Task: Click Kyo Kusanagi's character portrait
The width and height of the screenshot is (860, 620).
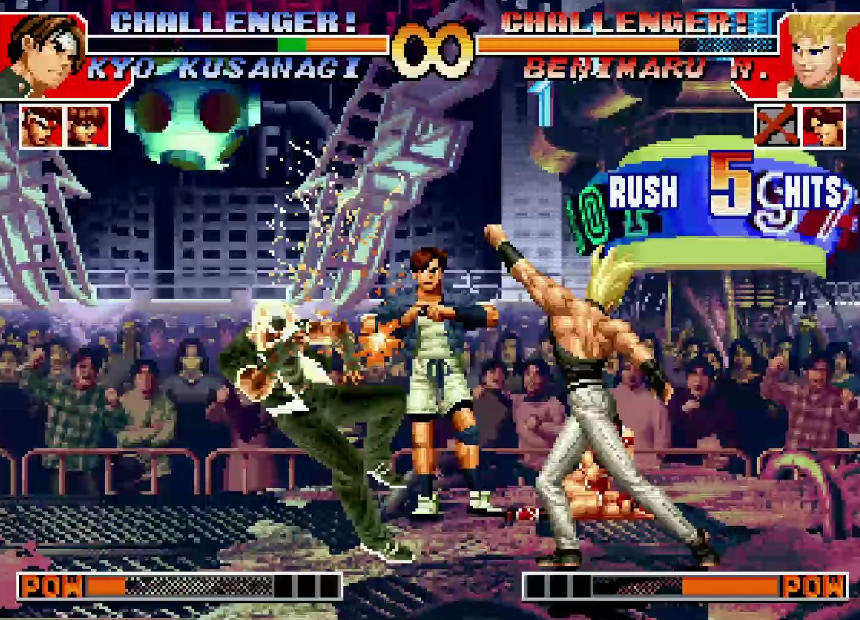Action: pos(44,52)
